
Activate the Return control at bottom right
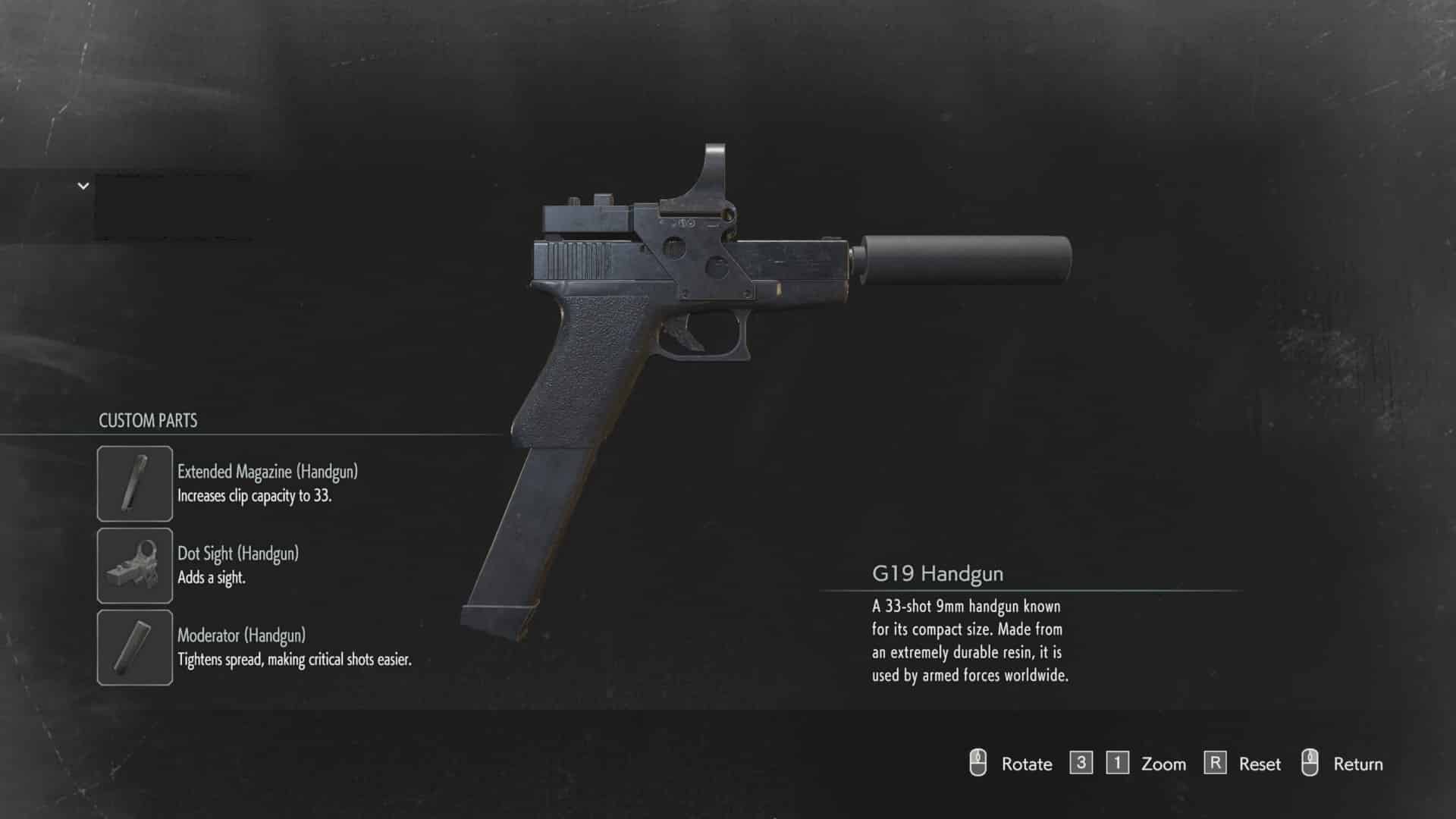[x=1357, y=764]
